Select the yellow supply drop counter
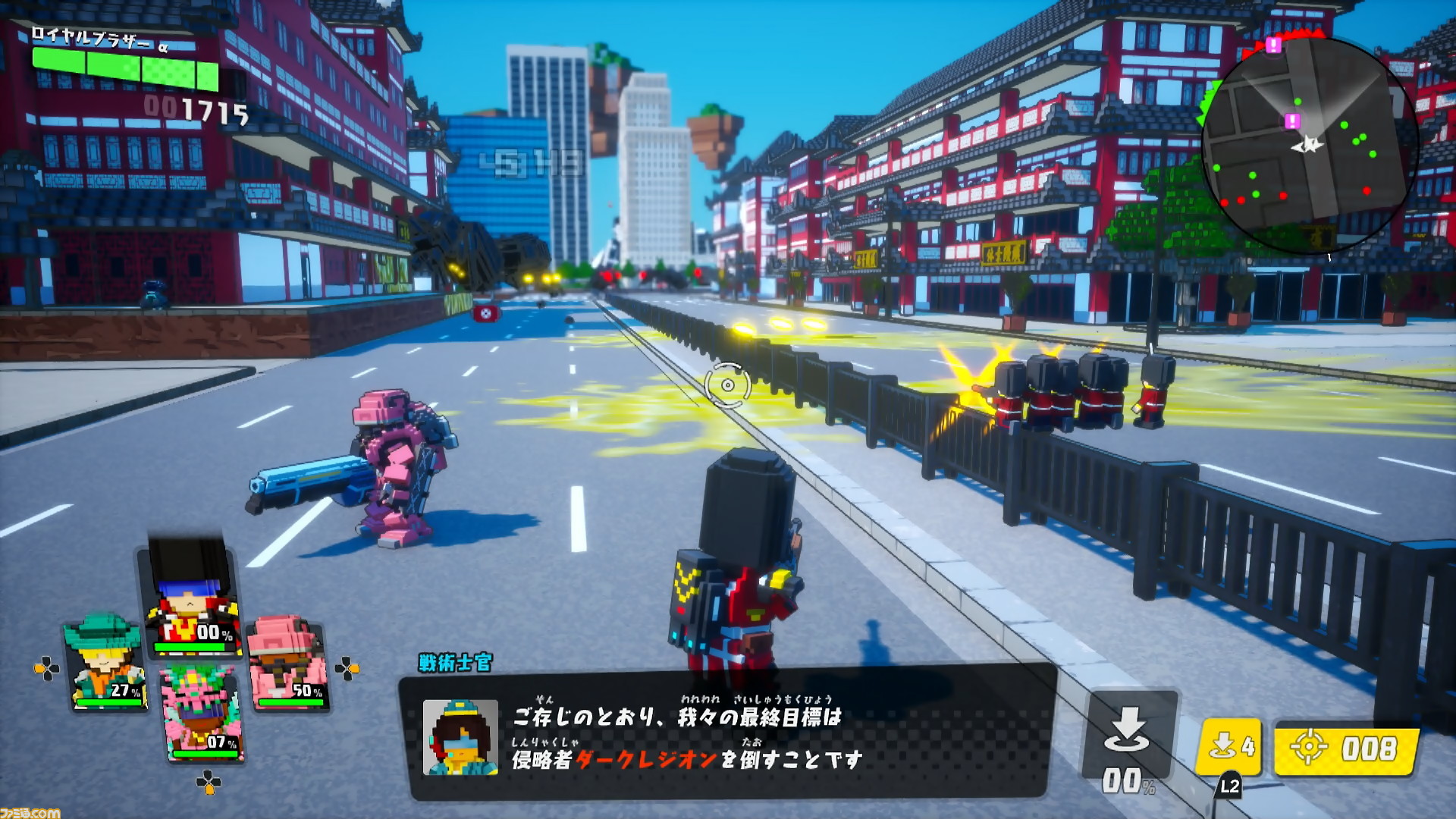 (1230, 747)
